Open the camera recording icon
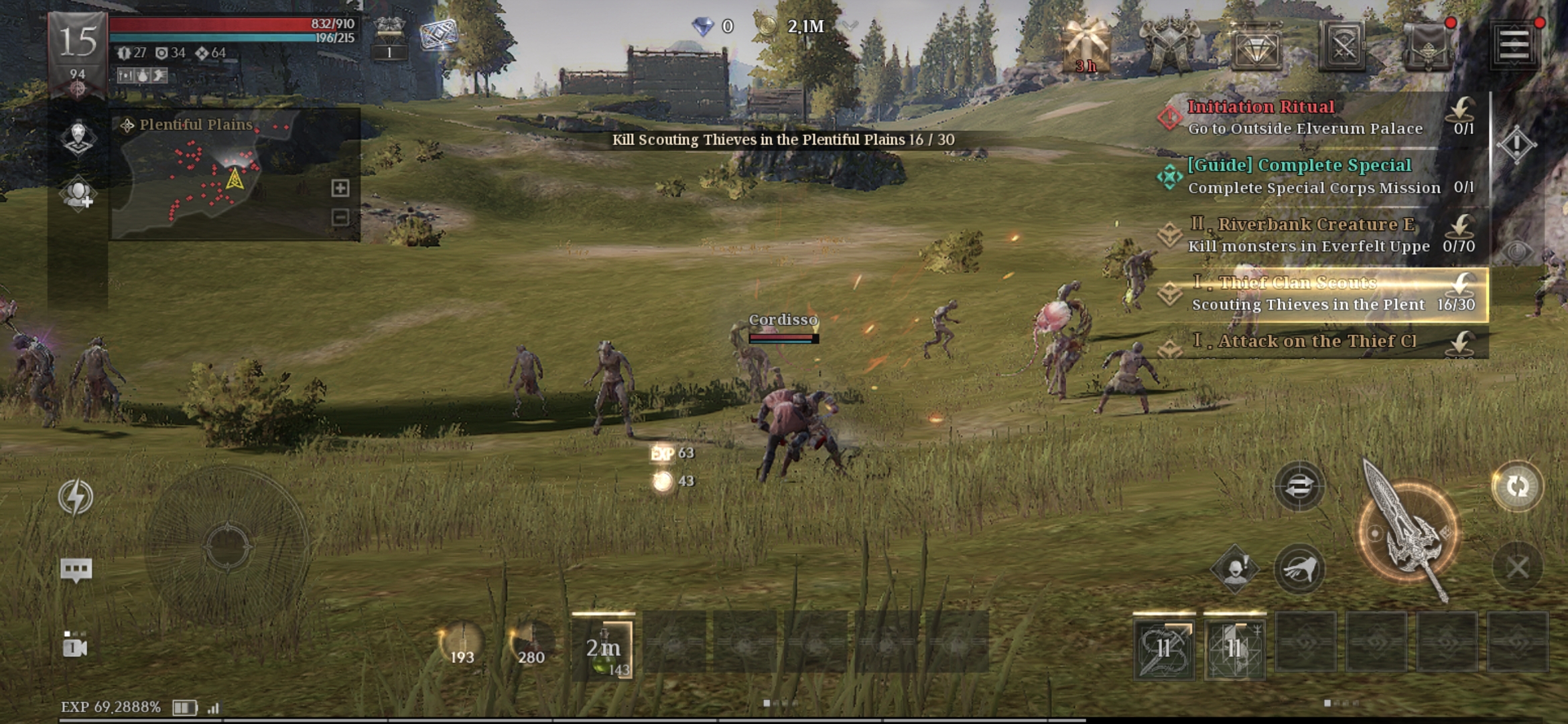The height and width of the screenshot is (724, 1568). point(74,646)
